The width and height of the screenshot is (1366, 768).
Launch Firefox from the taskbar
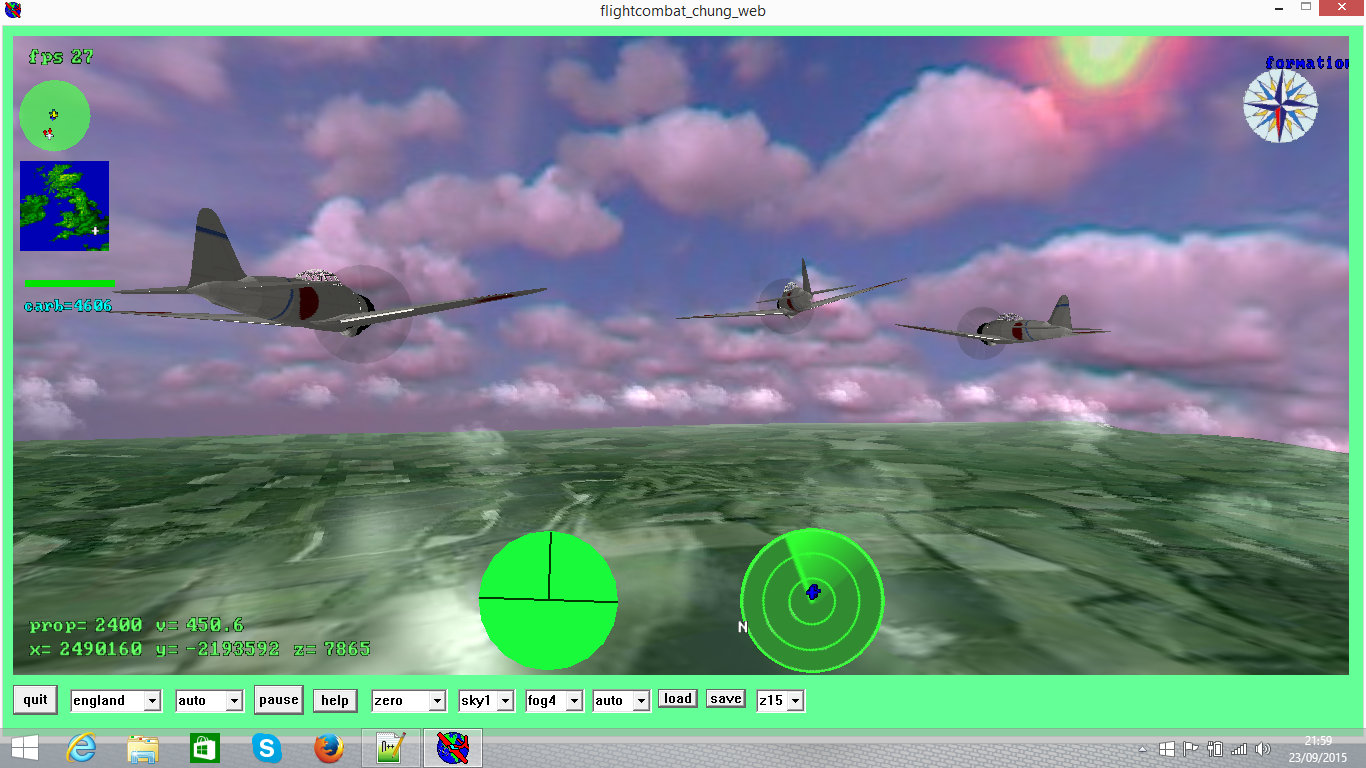pyautogui.click(x=329, y=747)
